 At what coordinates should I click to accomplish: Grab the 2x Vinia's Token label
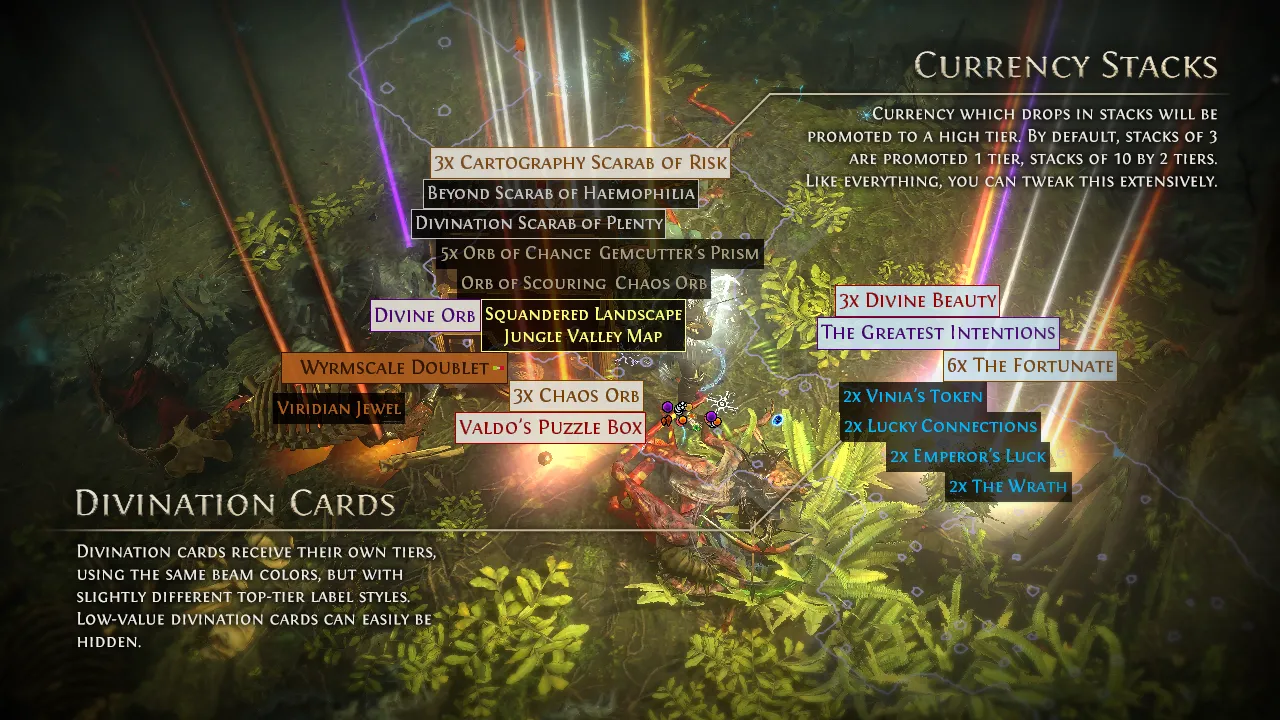(x=913, y=396)
